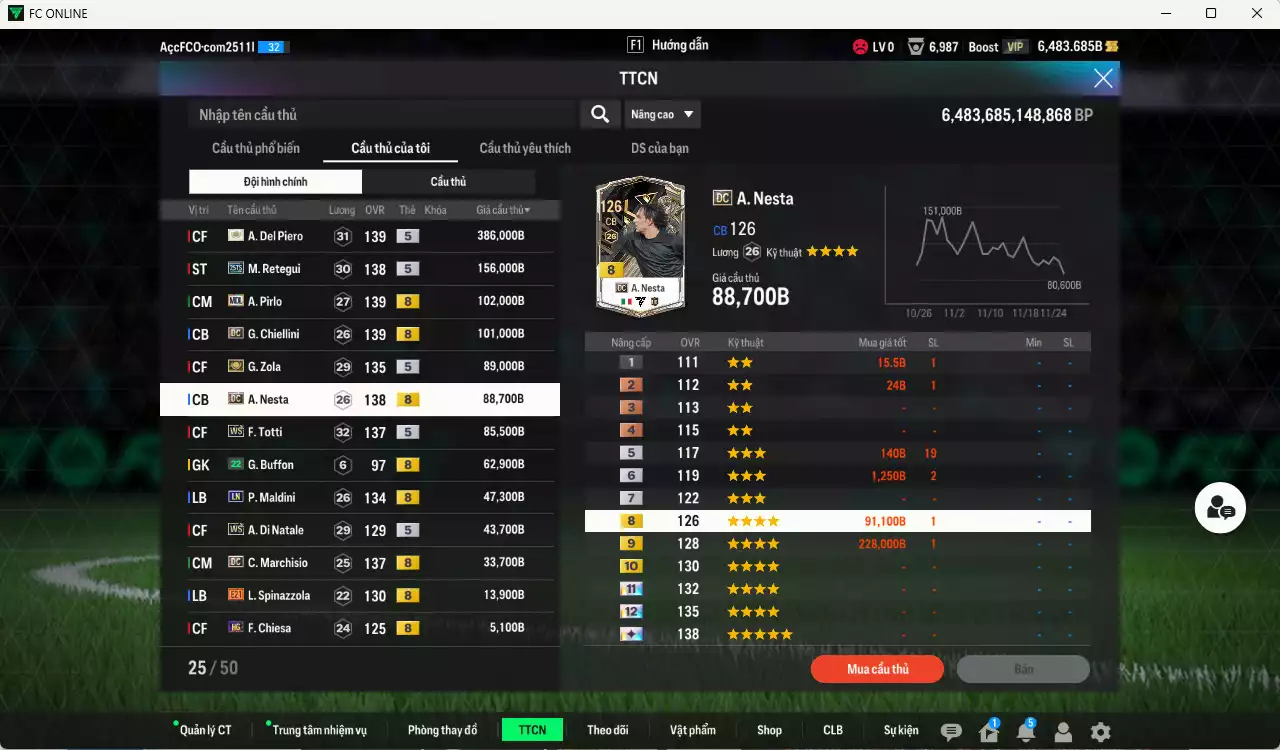Open the settings gear icon
Screen dimensions: 1280x750
coord(1099,732)
